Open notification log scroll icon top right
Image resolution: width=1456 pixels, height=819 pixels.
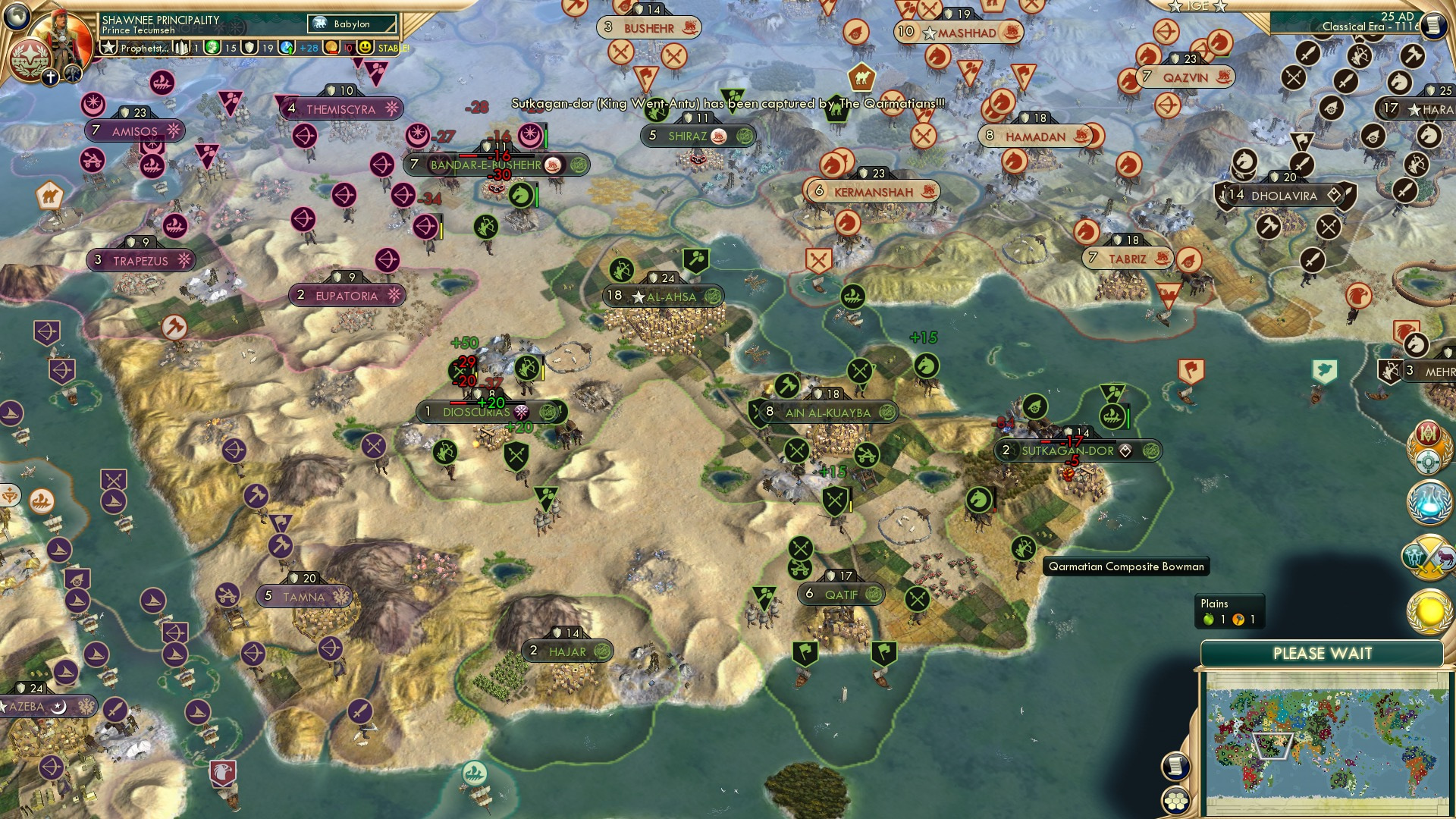1433,24
